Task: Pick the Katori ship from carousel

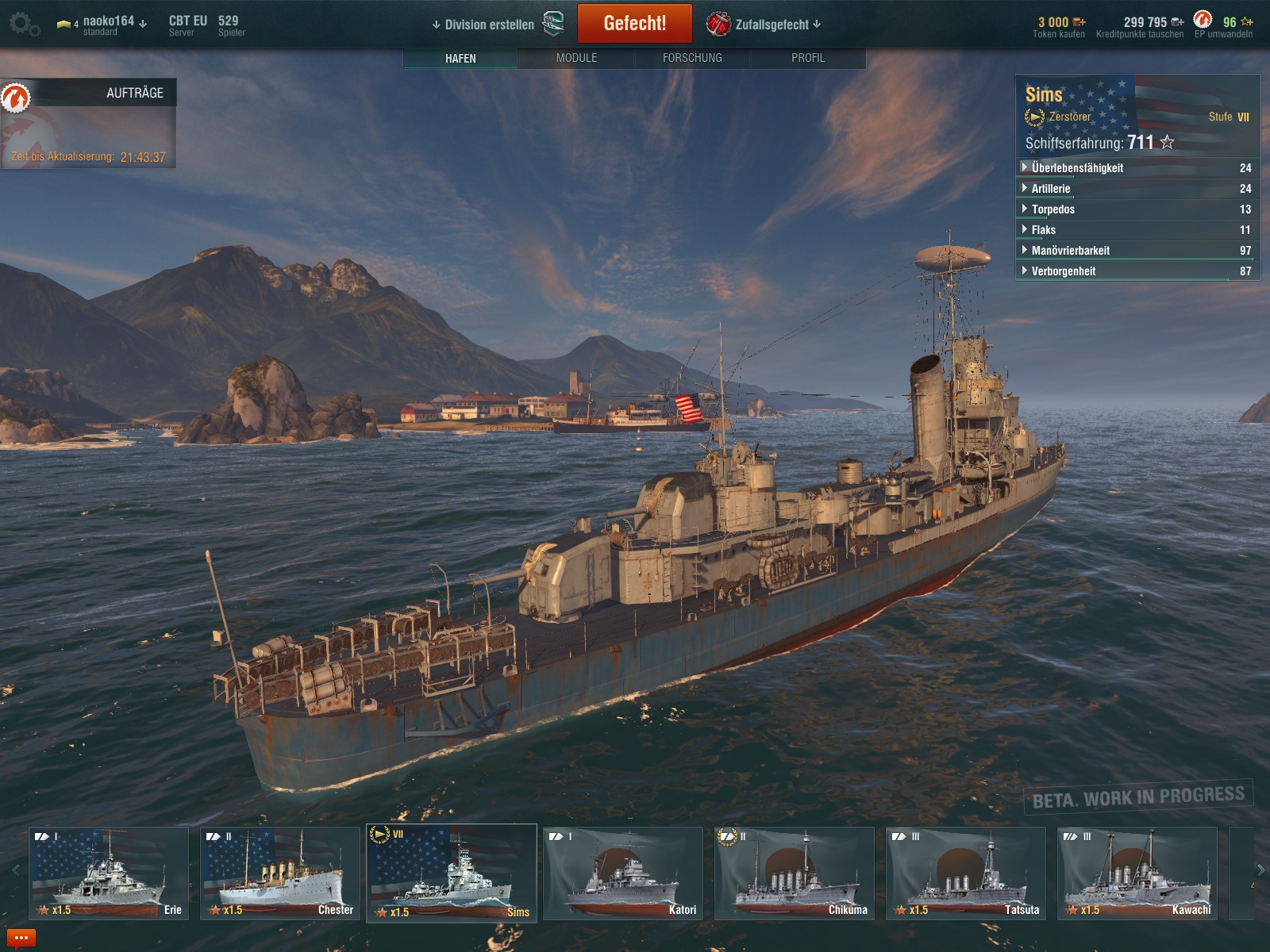Action: (x=623, y=873)
